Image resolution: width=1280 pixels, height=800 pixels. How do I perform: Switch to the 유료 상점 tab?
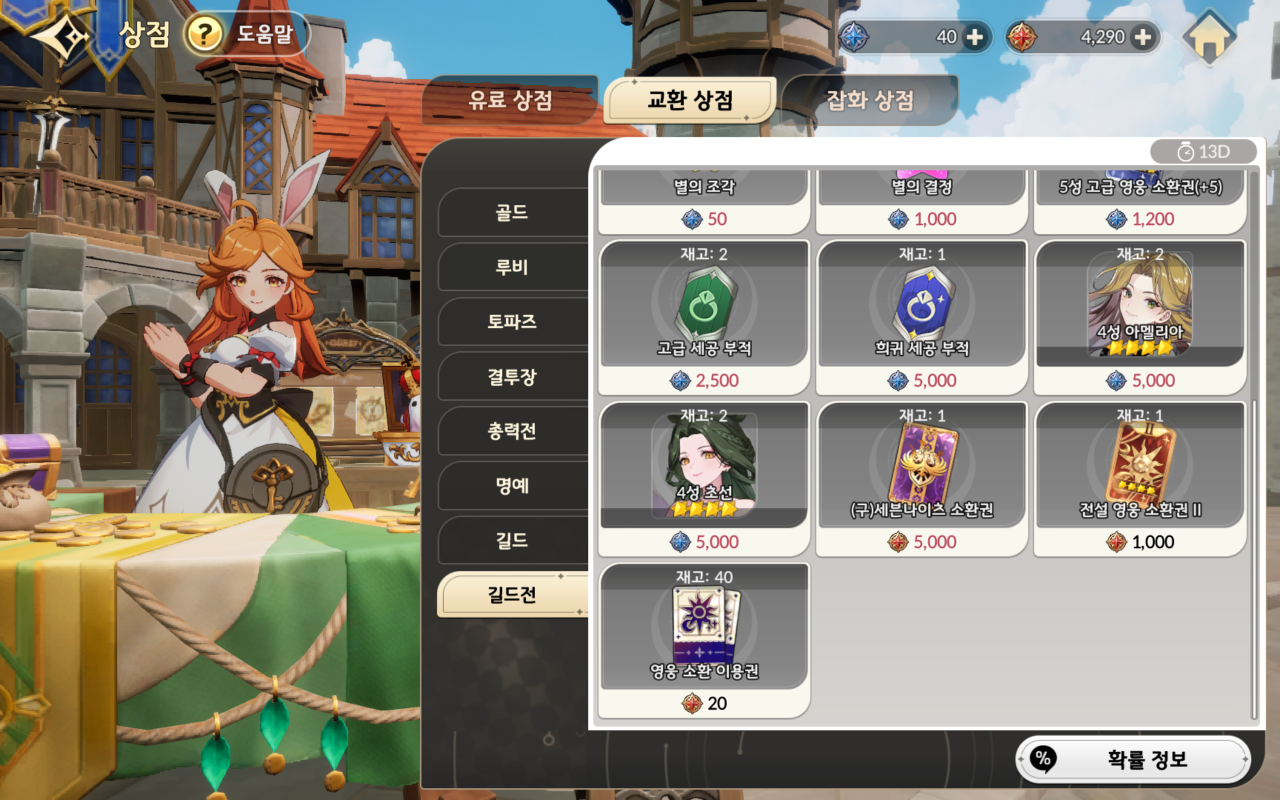[511, 100]
